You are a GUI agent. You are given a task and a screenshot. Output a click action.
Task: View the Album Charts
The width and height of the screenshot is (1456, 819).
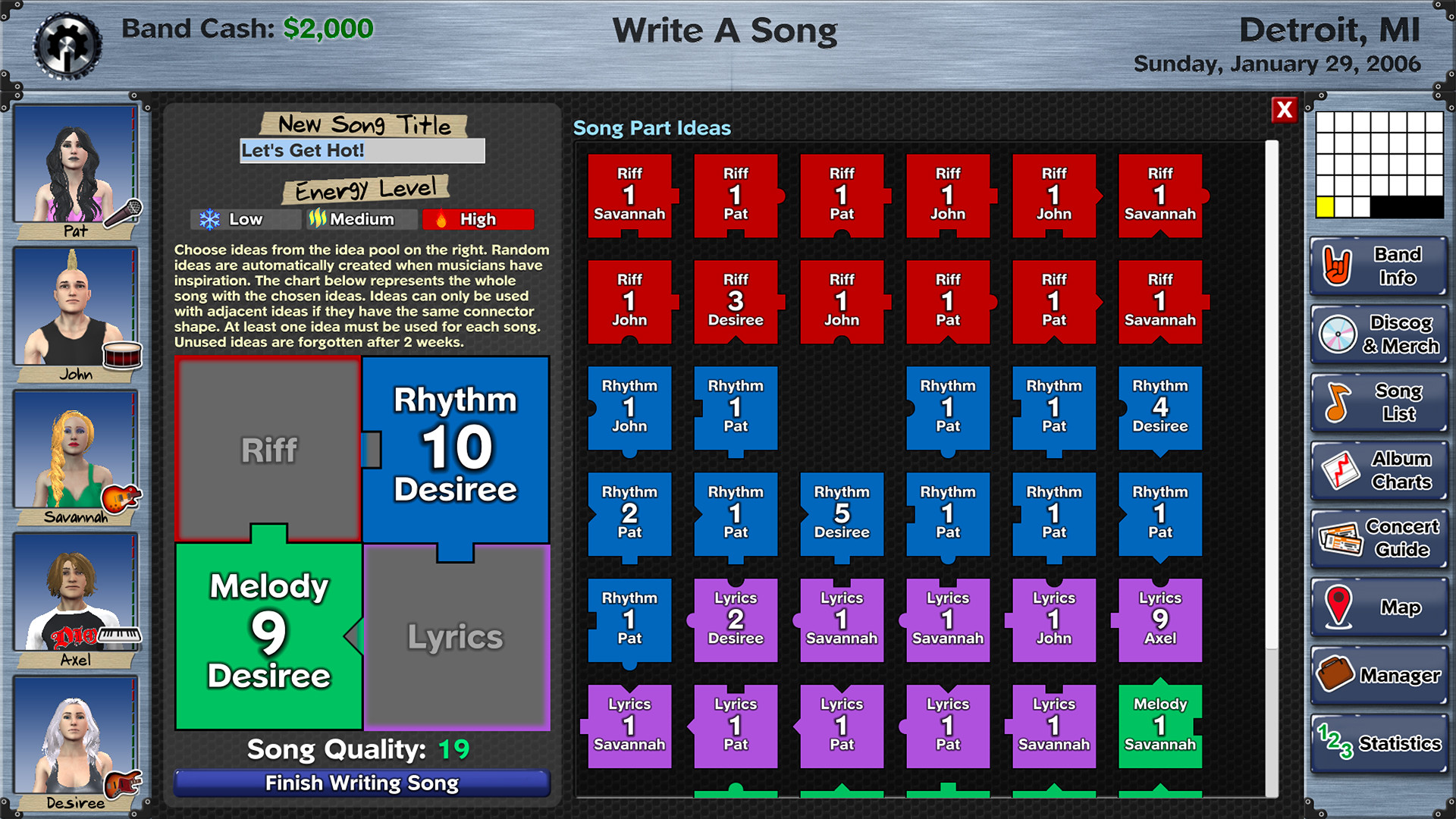tap(1378, 469)
